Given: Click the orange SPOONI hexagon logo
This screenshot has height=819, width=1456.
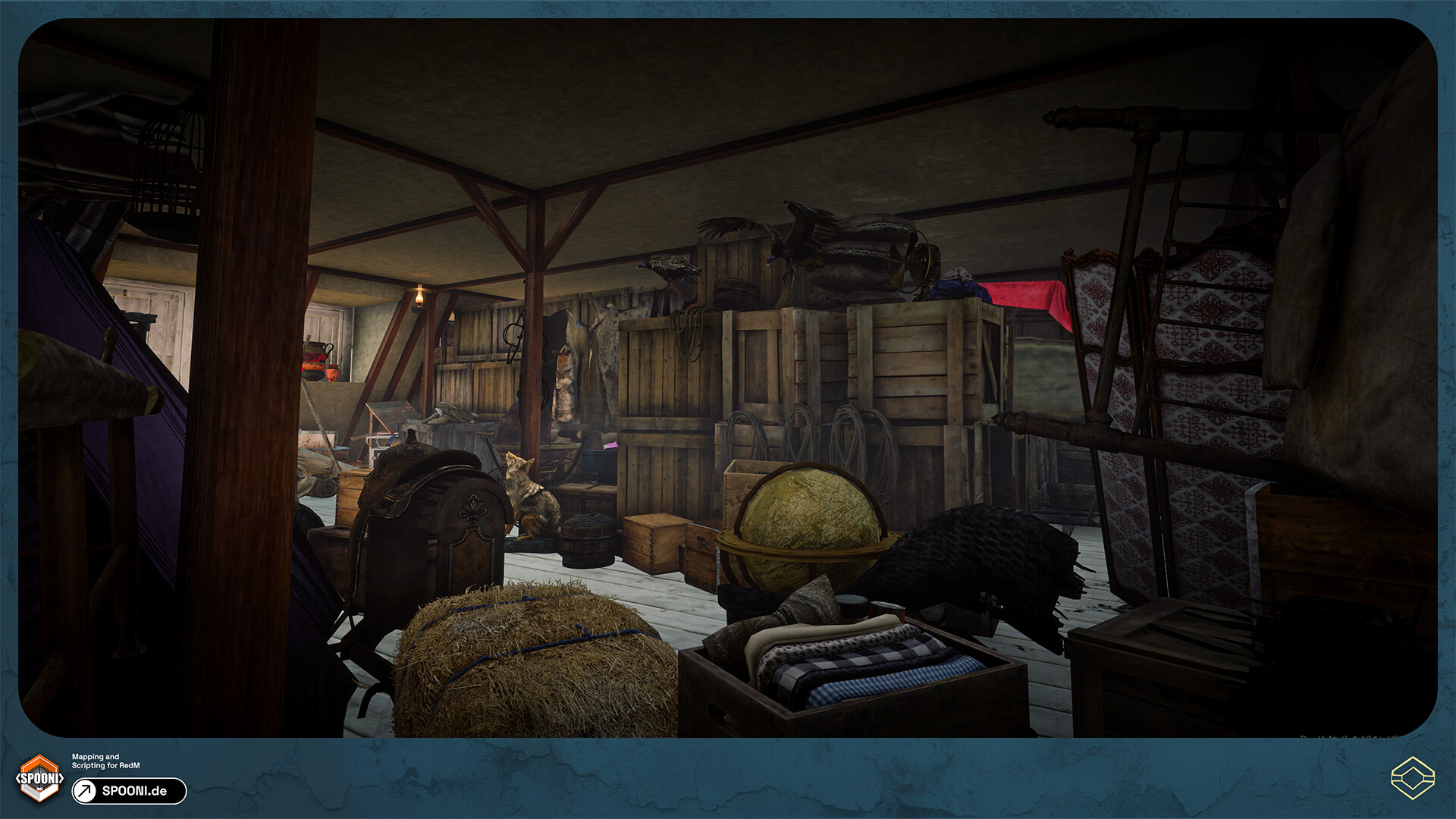Looking at the screenshot, I should point(39,778).
